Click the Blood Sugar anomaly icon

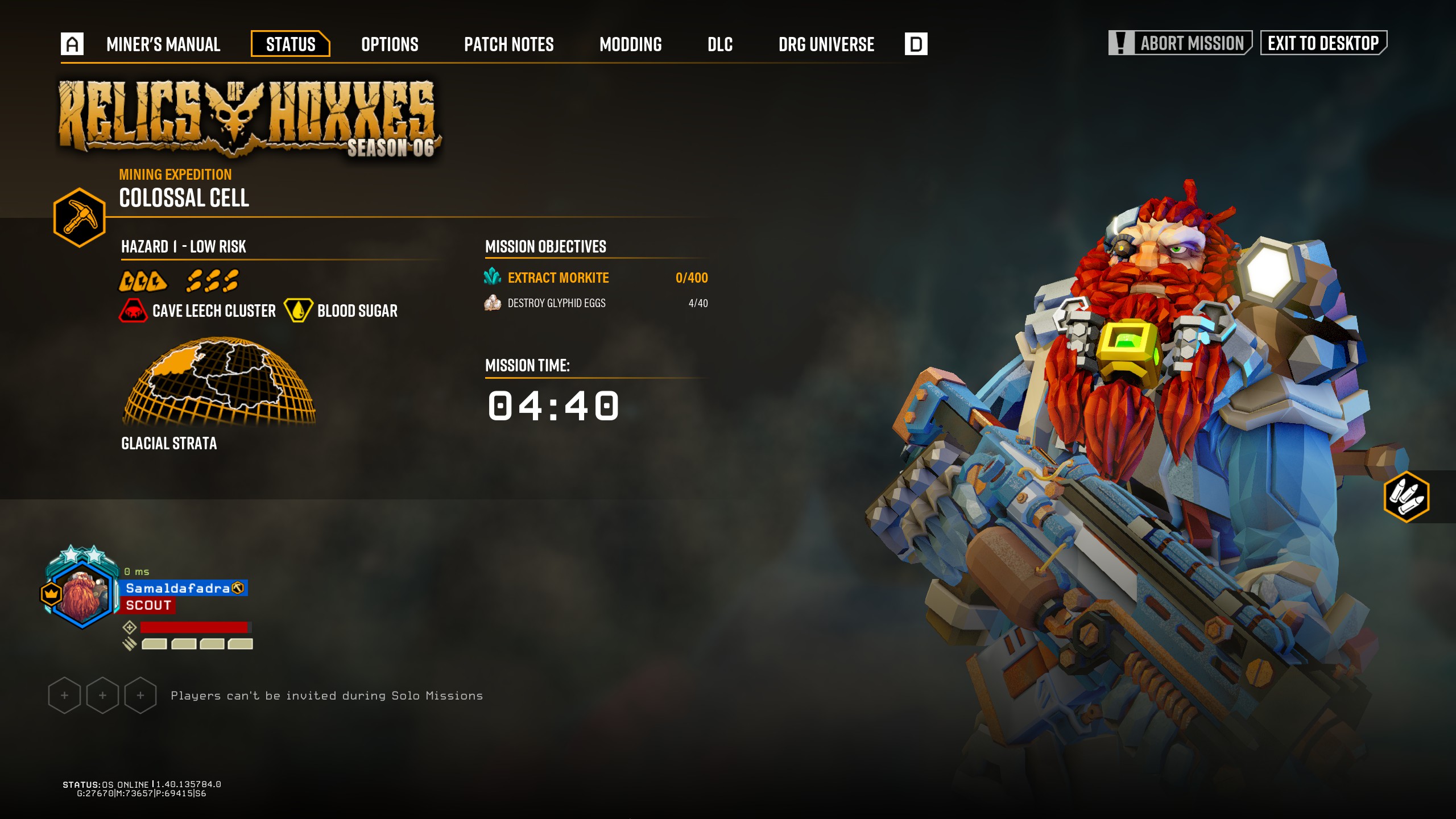(298, 311)
